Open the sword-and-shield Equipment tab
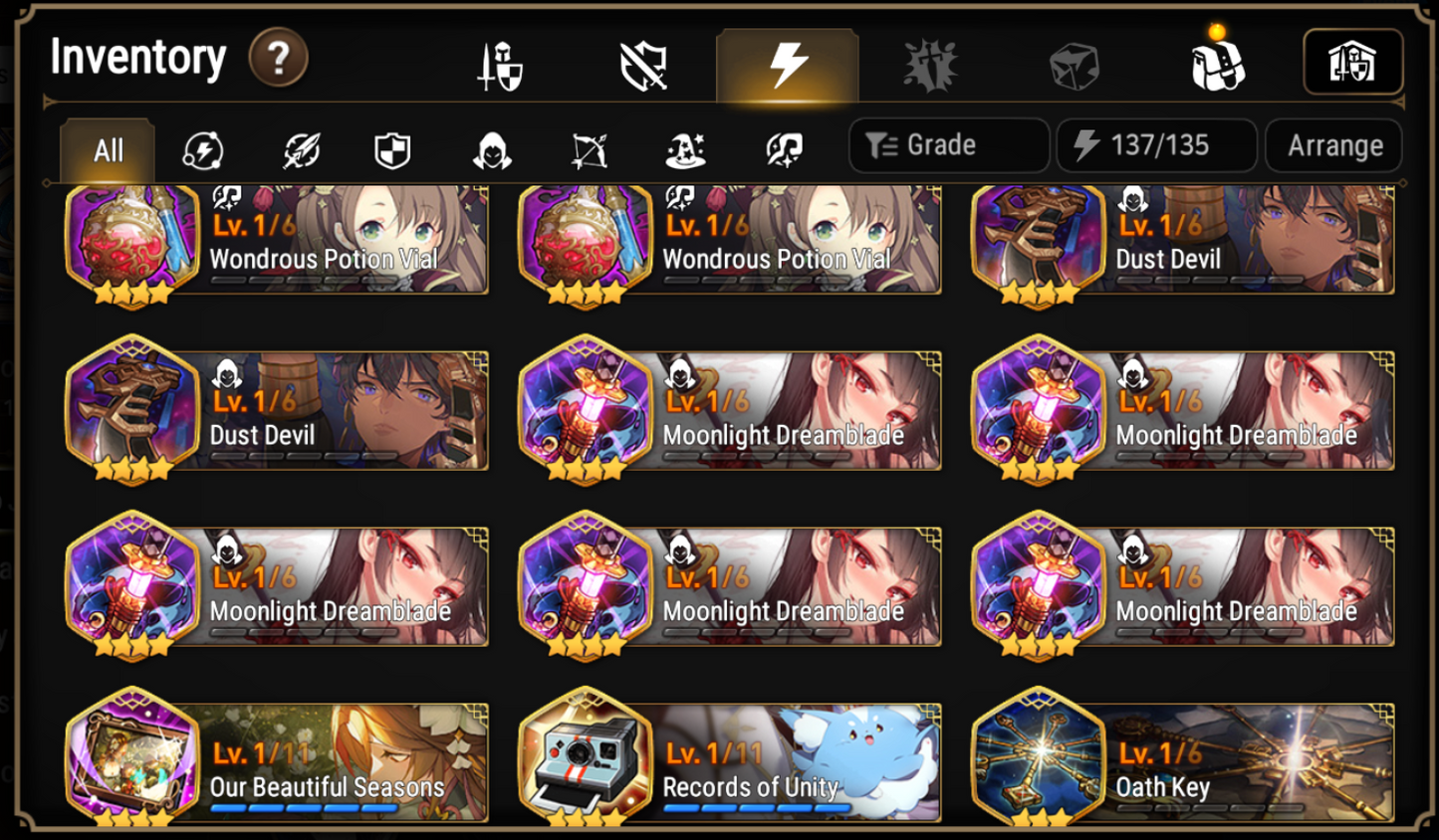The image size is (1439, 840). pyautogui.click(x=498, y=65)
